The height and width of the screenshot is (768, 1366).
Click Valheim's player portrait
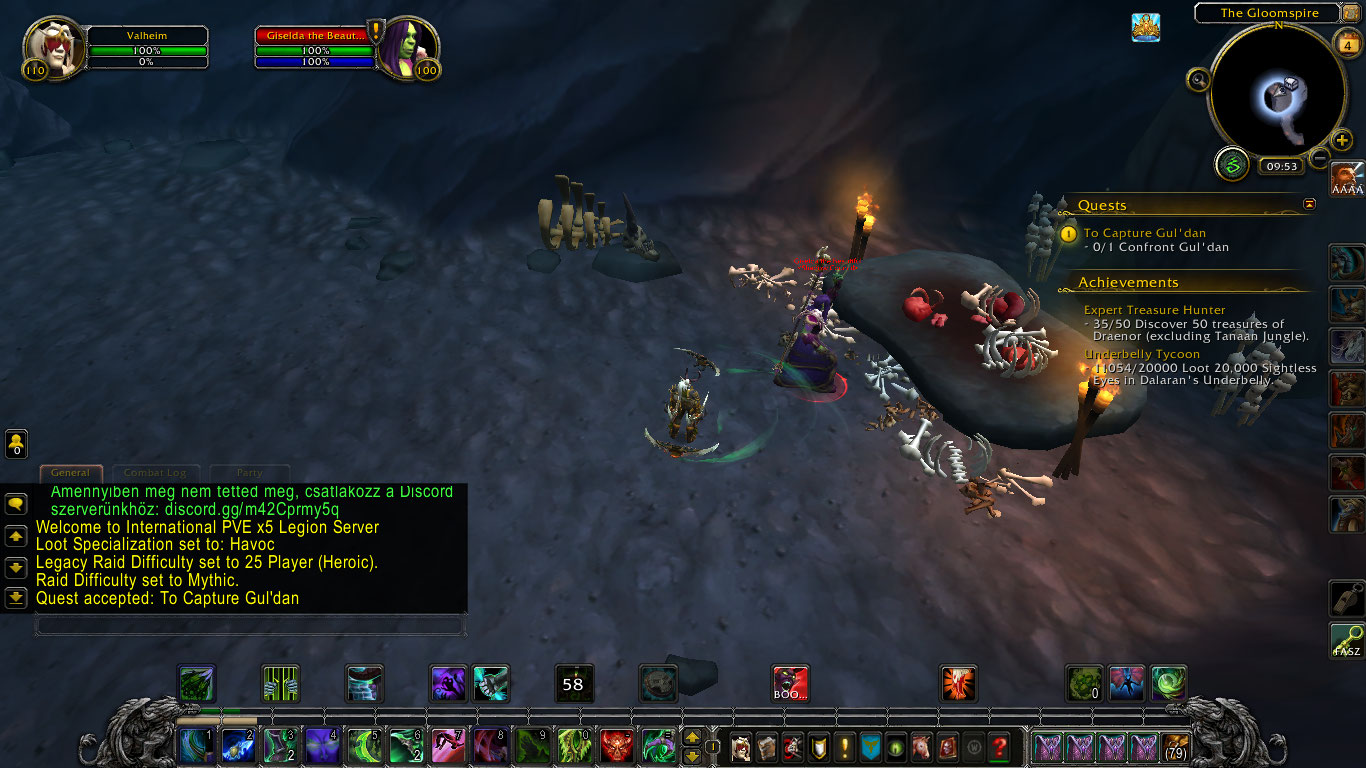[x=50, y=46]
